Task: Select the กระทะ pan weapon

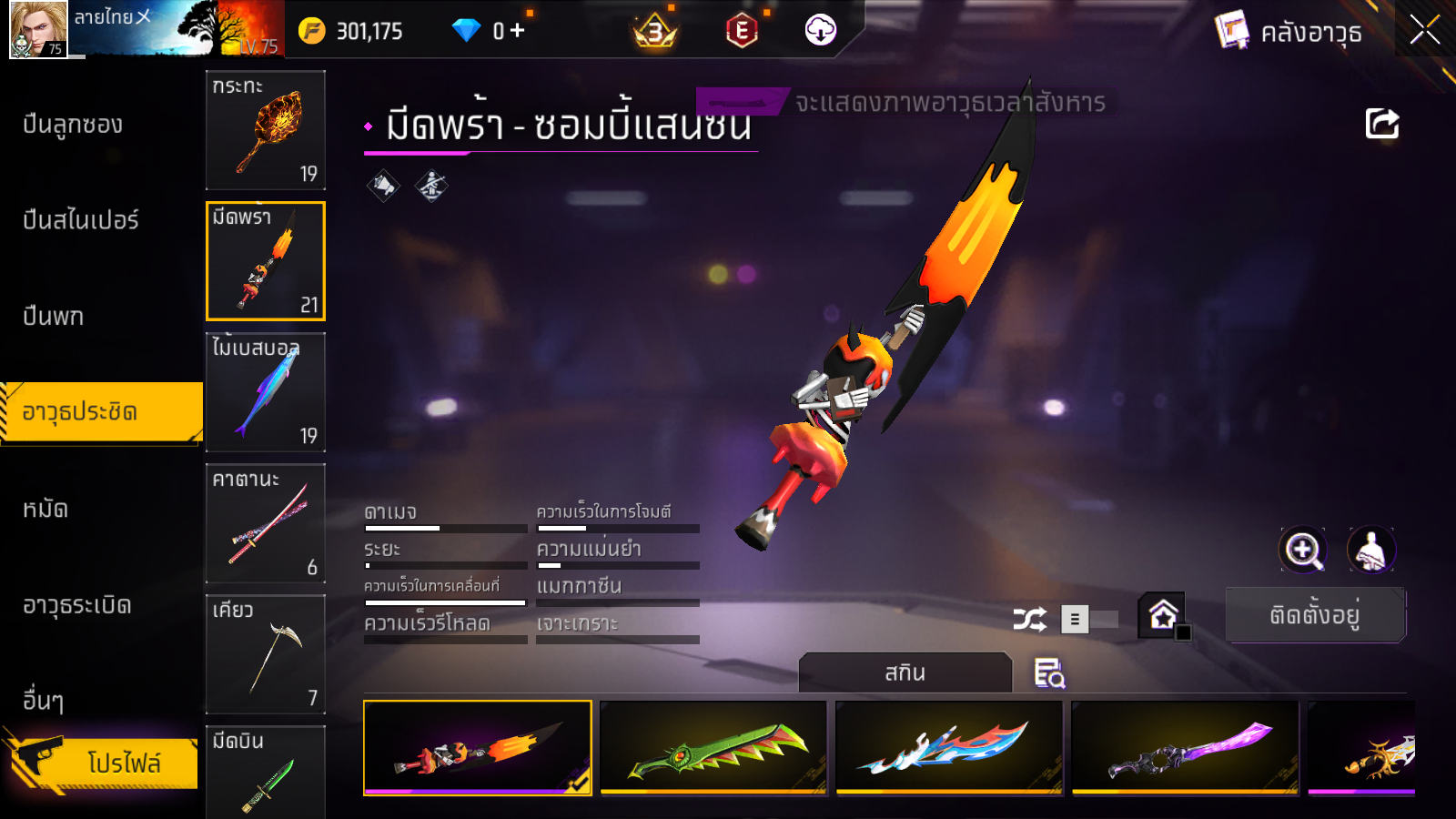Action: click(266, 130)
